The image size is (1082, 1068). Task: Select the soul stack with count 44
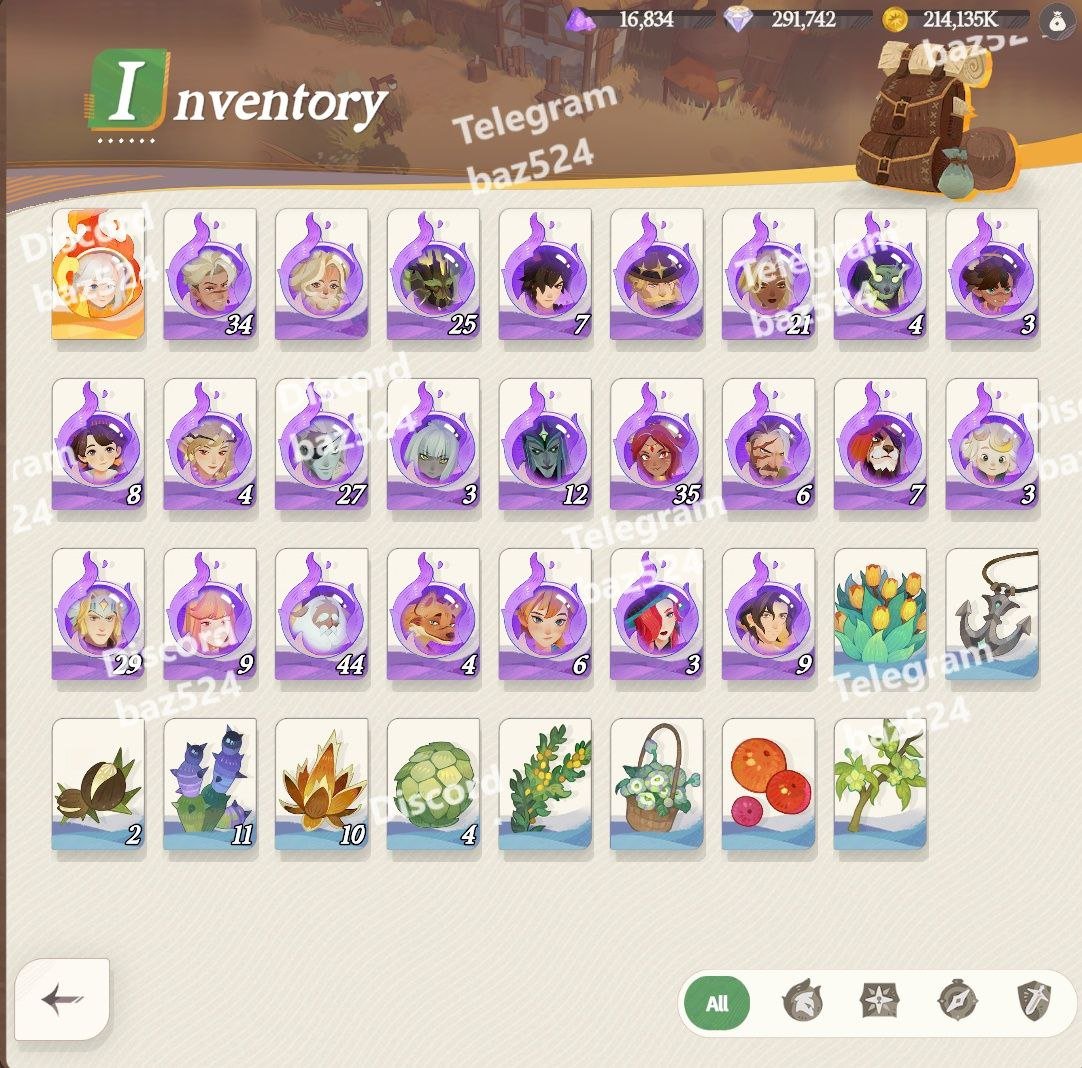(x=322, y=614)
